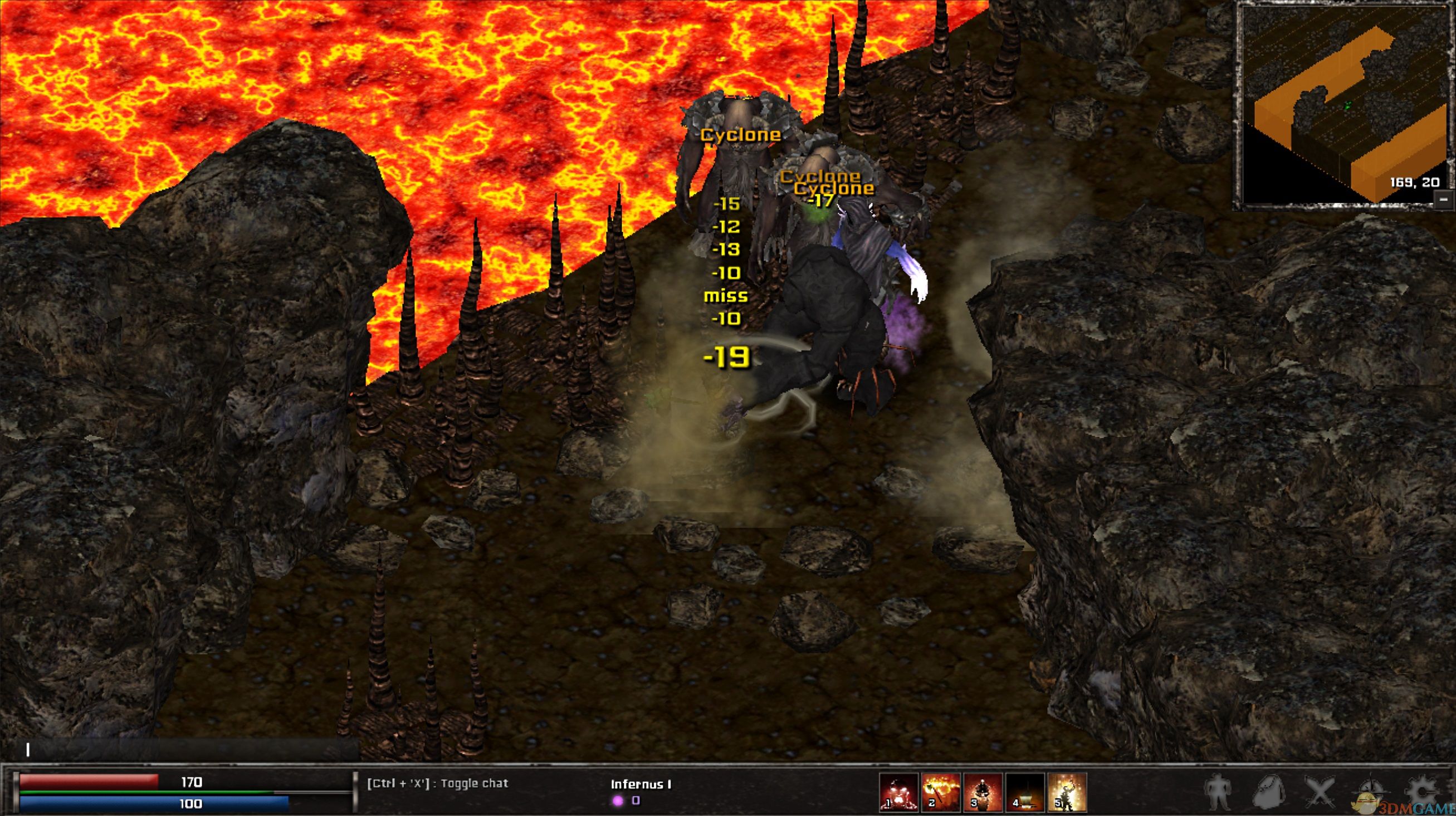Activate skill 5 with the golden raised-arm figure
Viewport: 1456px width, 816px height.
[x=1067, y=792]
